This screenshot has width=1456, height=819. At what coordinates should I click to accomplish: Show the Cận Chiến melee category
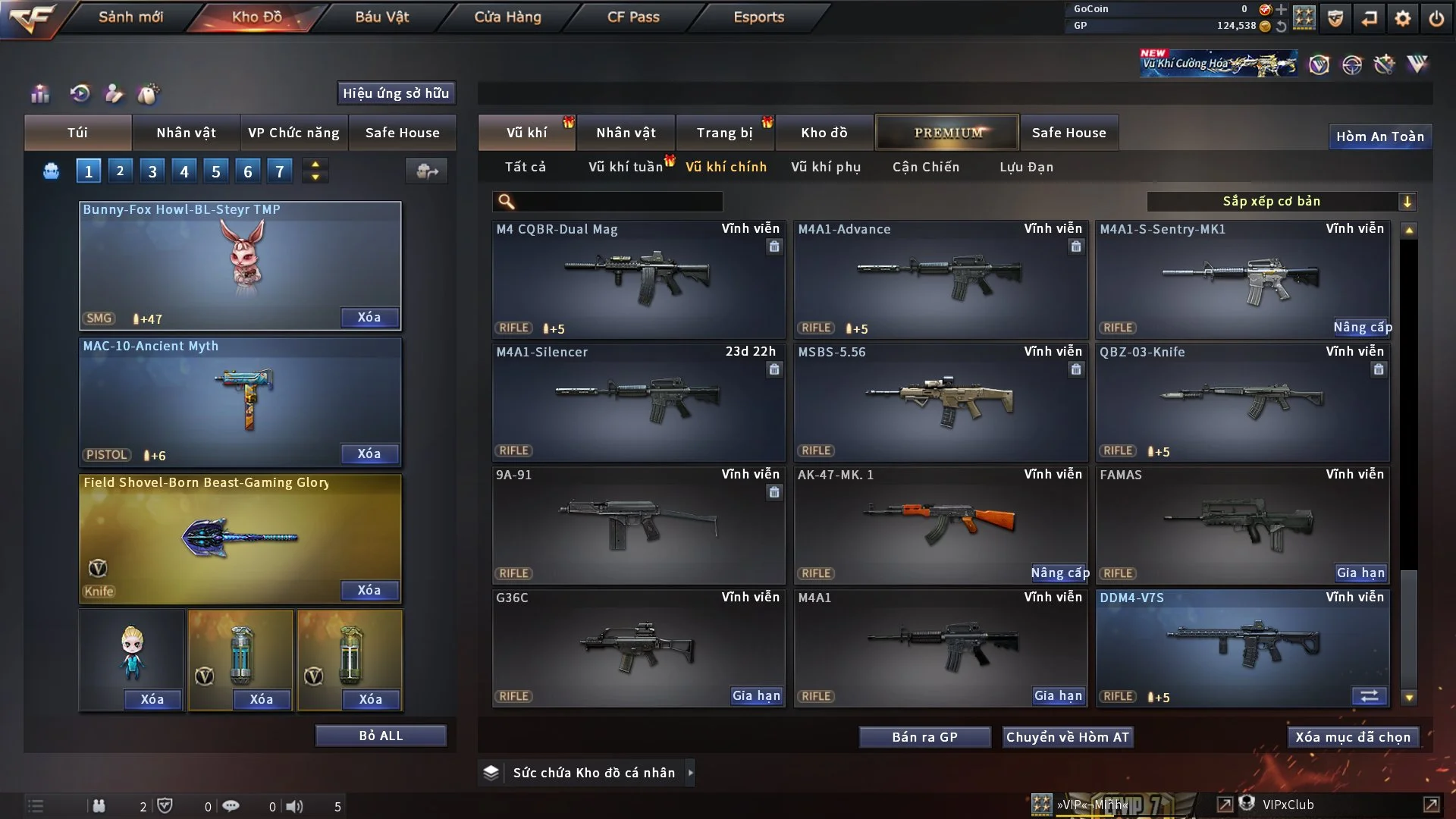pyautogui.click(x=926, y=167)
